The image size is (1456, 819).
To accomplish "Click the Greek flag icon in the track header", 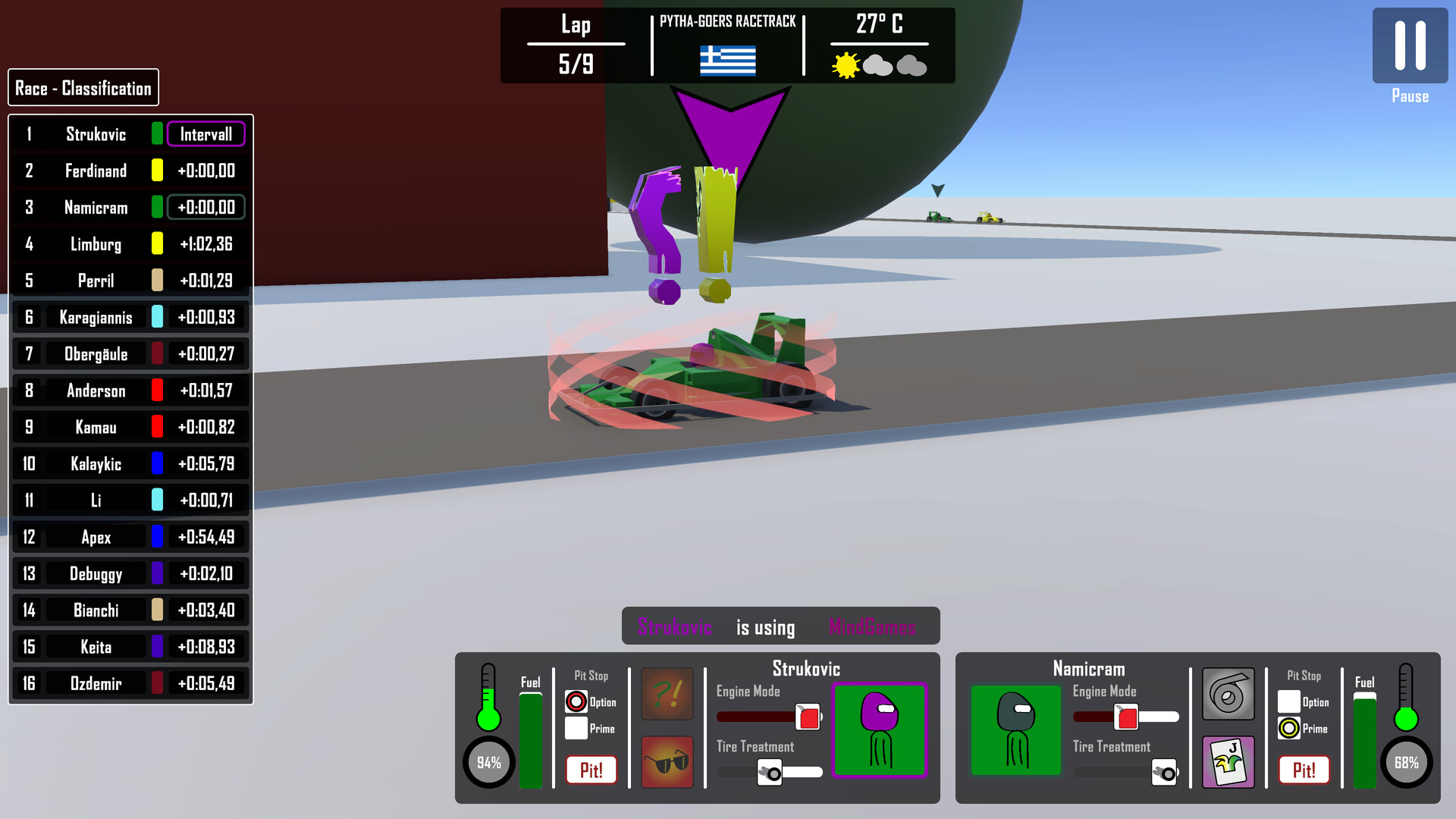I will click(729, 61).
